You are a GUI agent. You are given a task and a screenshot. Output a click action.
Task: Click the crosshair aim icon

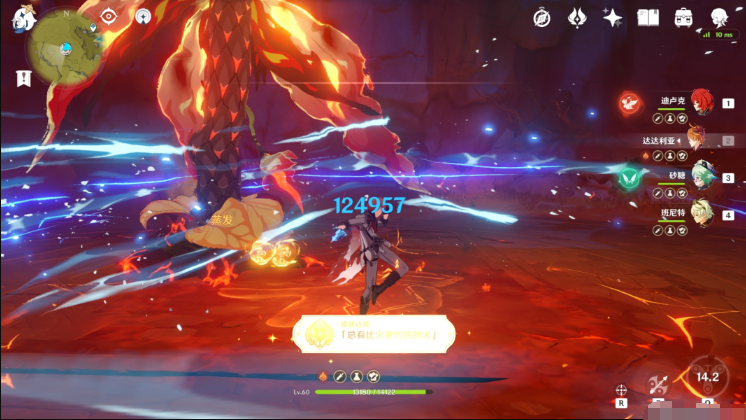(x=622, y=389)
